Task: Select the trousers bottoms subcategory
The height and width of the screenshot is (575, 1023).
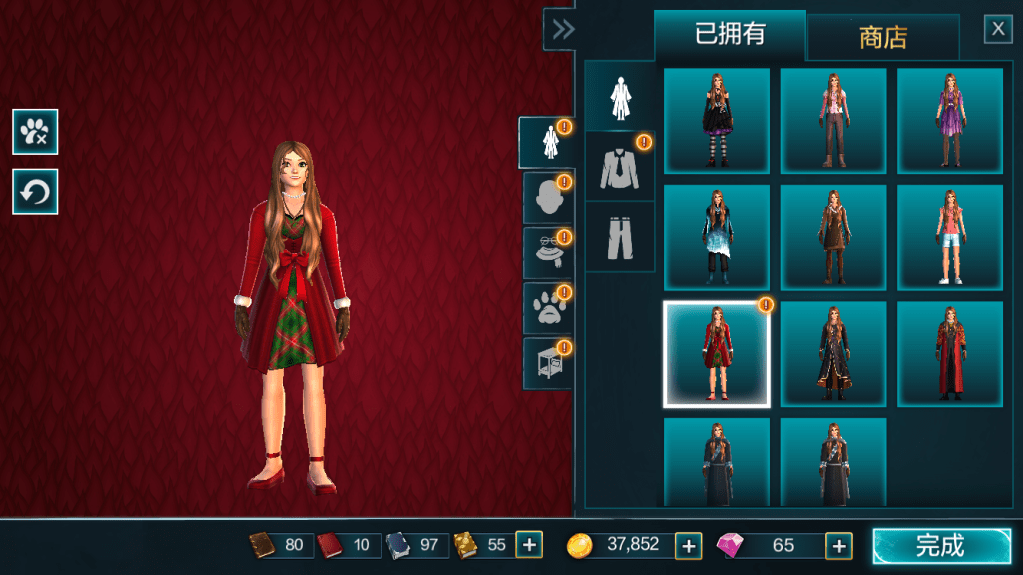Action: pos(619,236)
